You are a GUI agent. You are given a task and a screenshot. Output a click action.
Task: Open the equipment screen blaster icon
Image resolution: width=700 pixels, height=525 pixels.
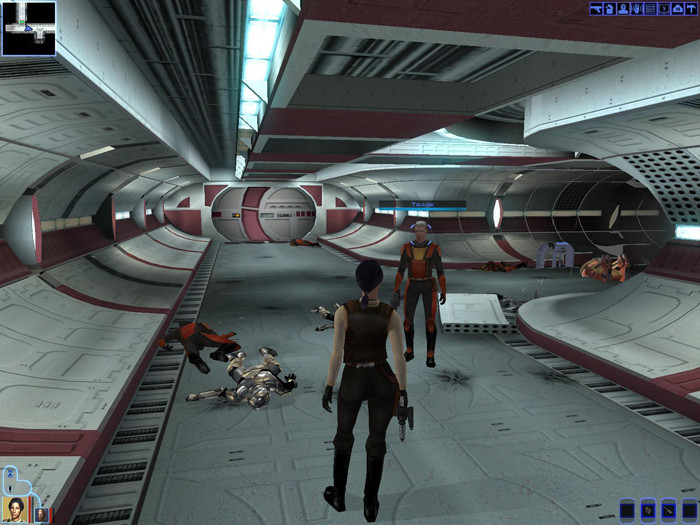595,8
